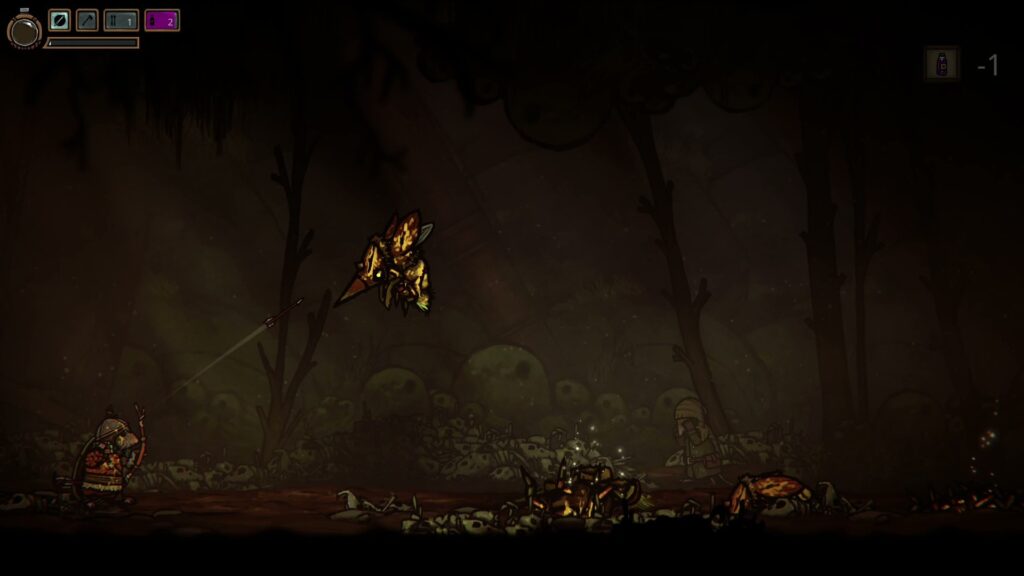Click the purple bottle item notification
Image resolution: width=1024 pixels, height=576 pixels.
tap(941, 64)
